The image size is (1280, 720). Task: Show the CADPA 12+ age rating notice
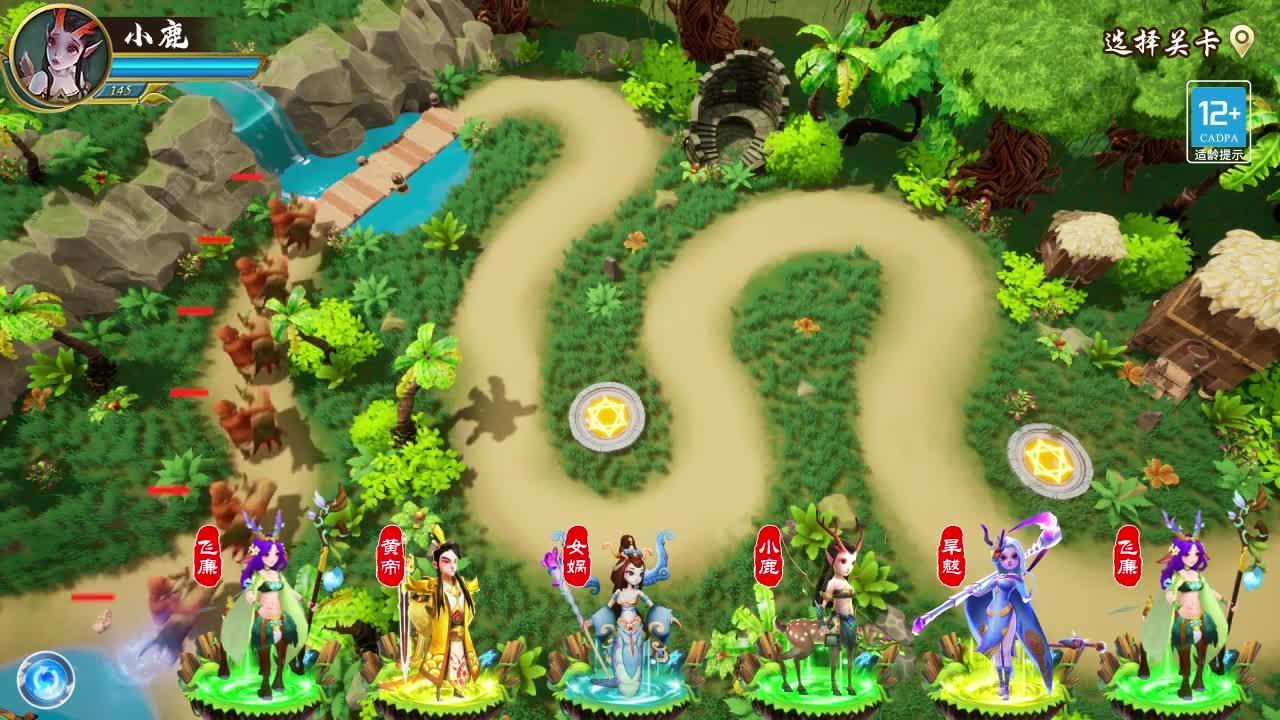pos(1218,122)
